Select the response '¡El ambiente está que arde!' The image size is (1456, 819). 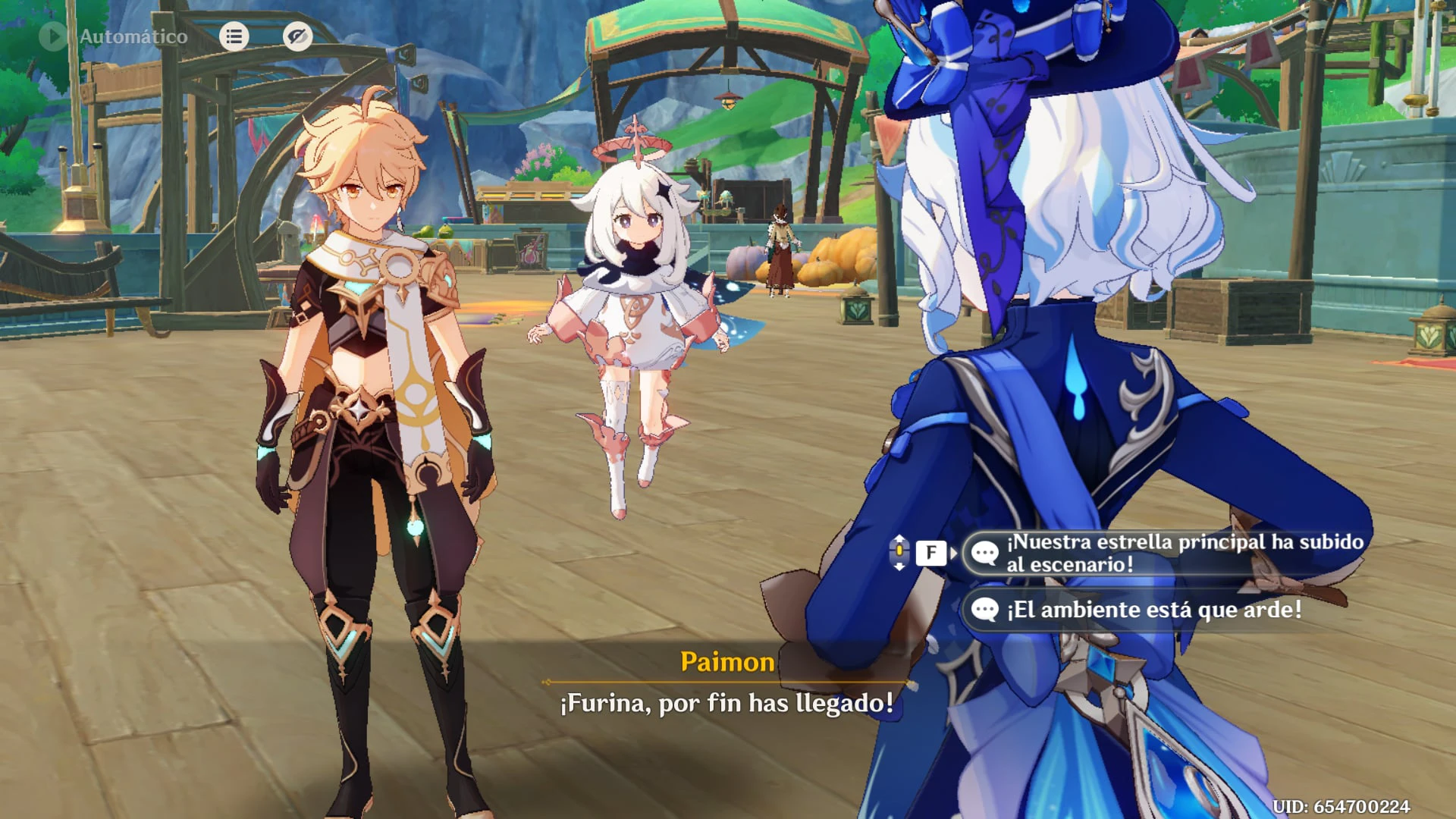tap(1137, 608)
